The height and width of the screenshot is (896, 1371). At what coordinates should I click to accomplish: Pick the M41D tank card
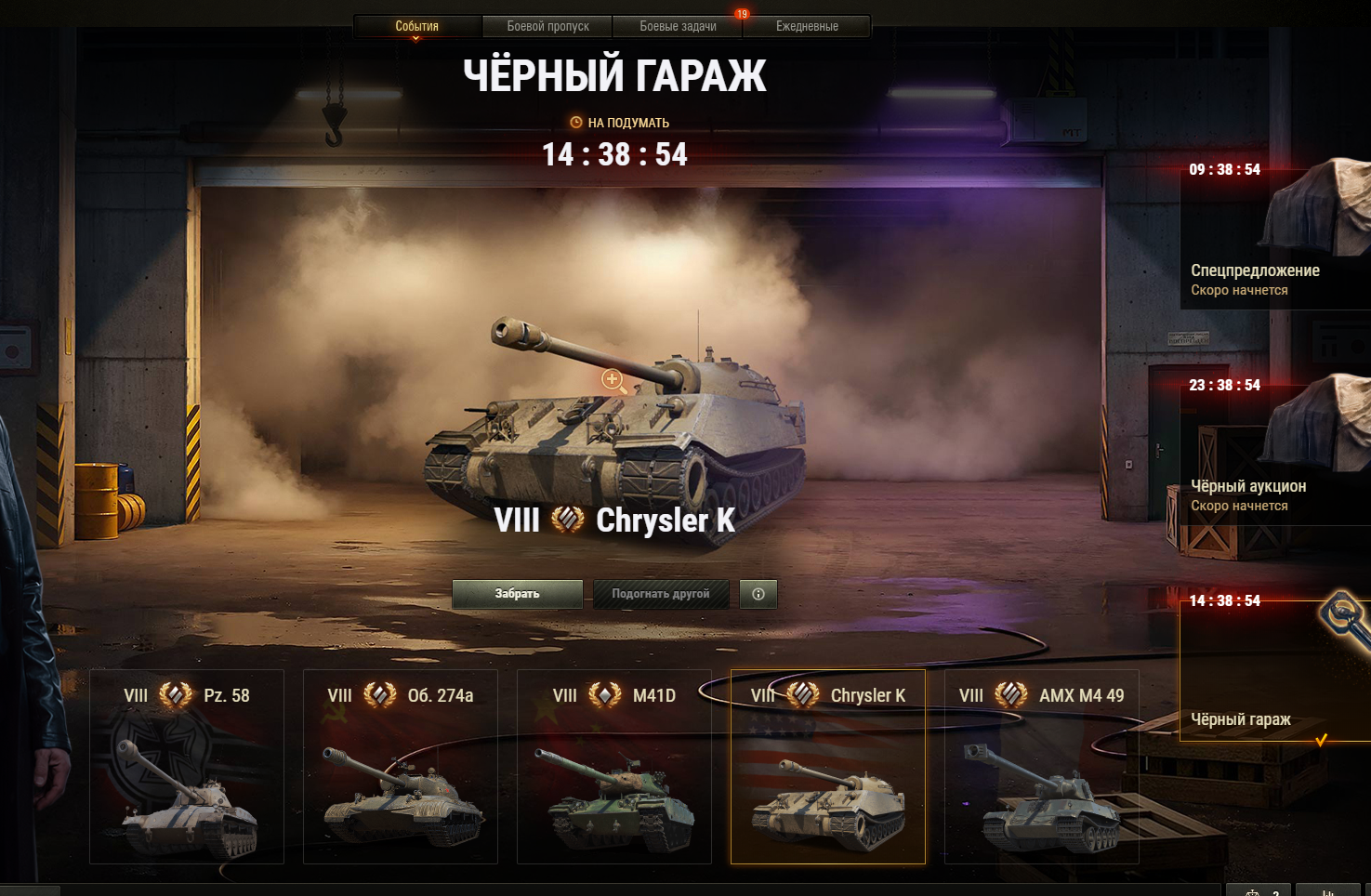[x=614, y=767]
